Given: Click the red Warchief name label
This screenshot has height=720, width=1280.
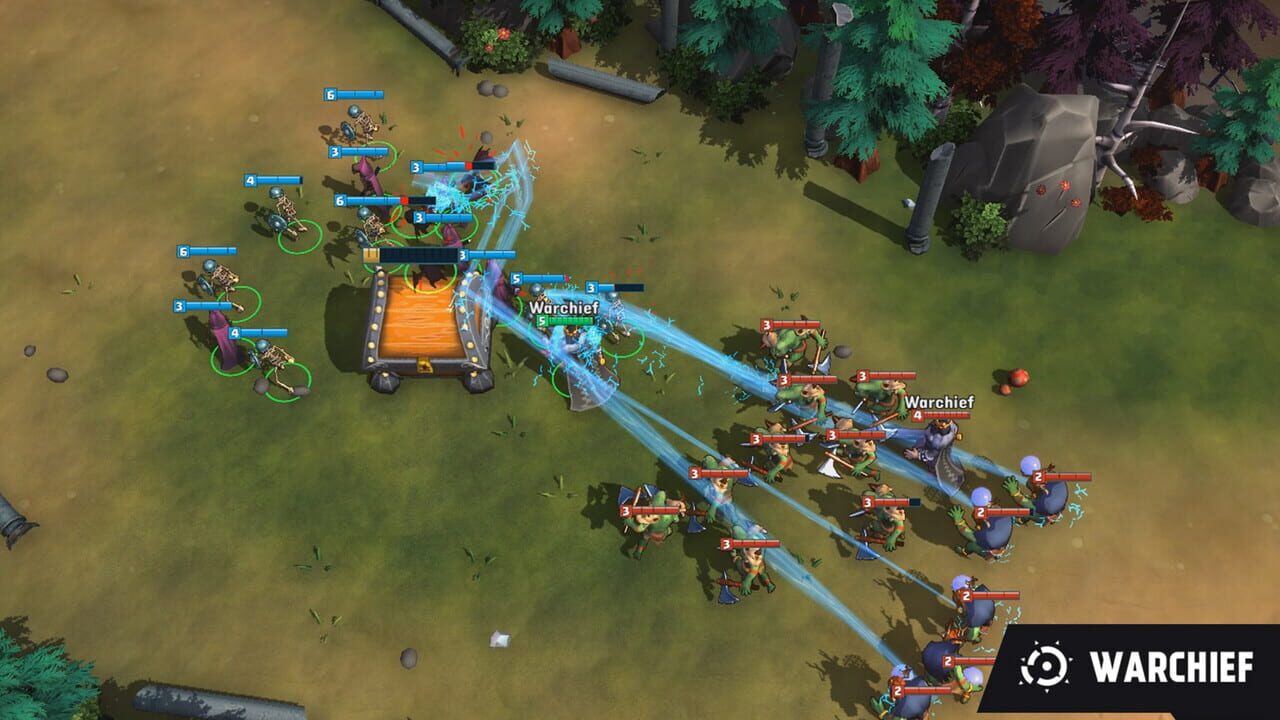Looking at the screenshot, I should [x=938, y=403].
